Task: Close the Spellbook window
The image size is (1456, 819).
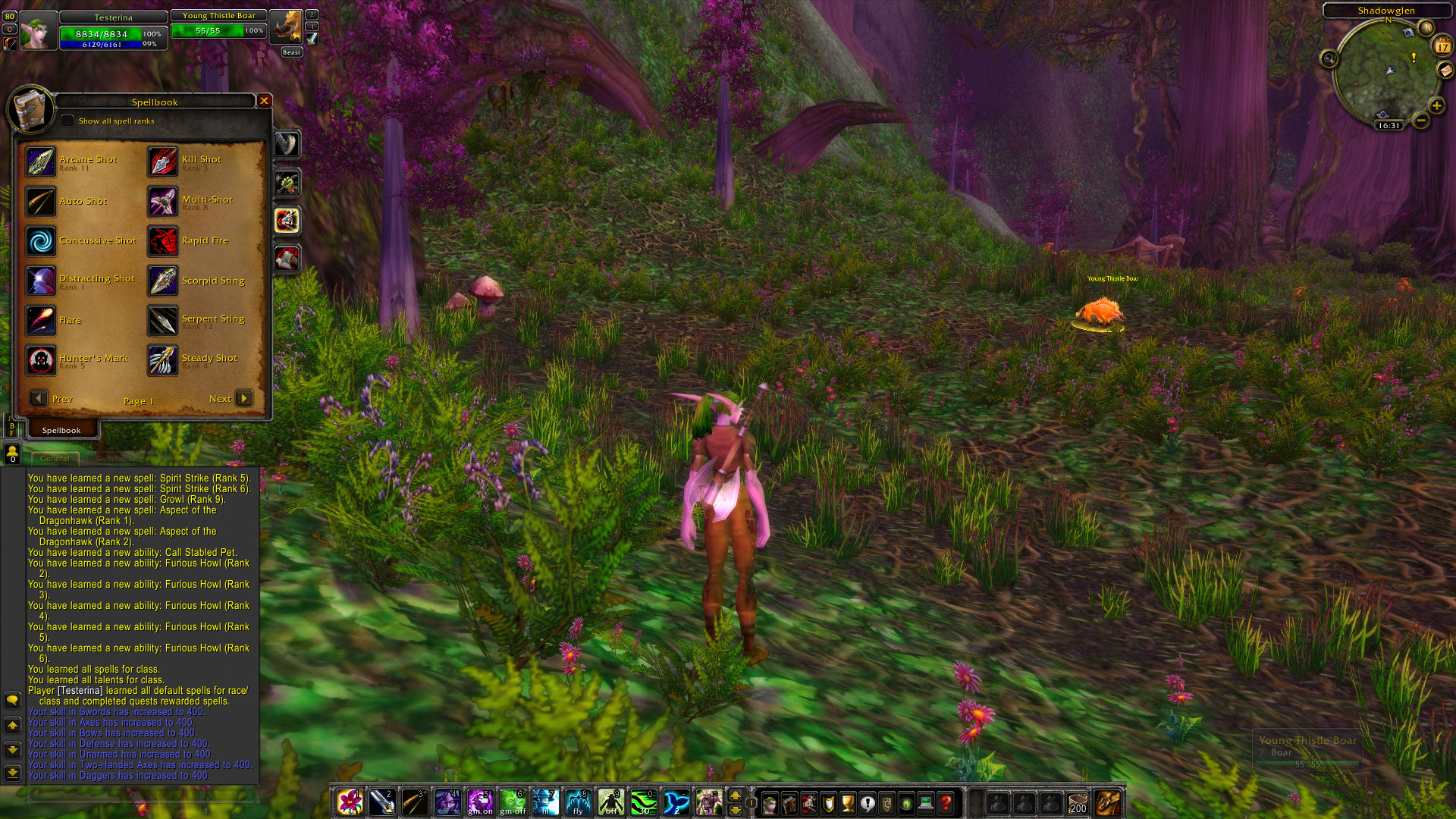Action: (264, 101)
